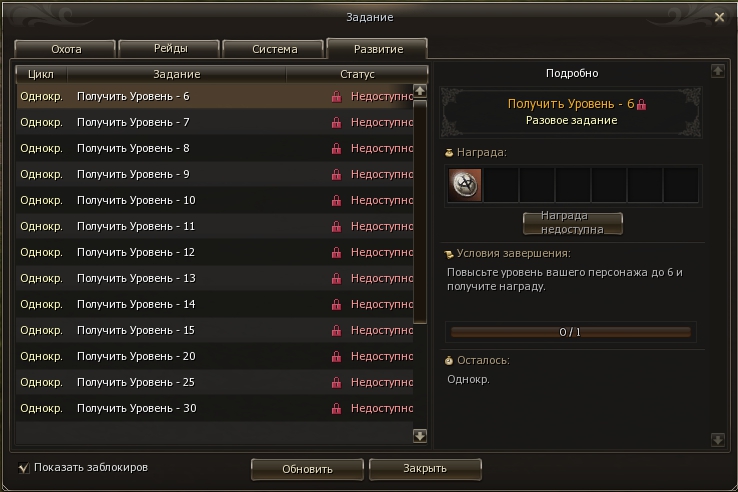Open the Получить Уровень - 20 quest
Viewport: 738px width, 492px height.
[135, 357]
